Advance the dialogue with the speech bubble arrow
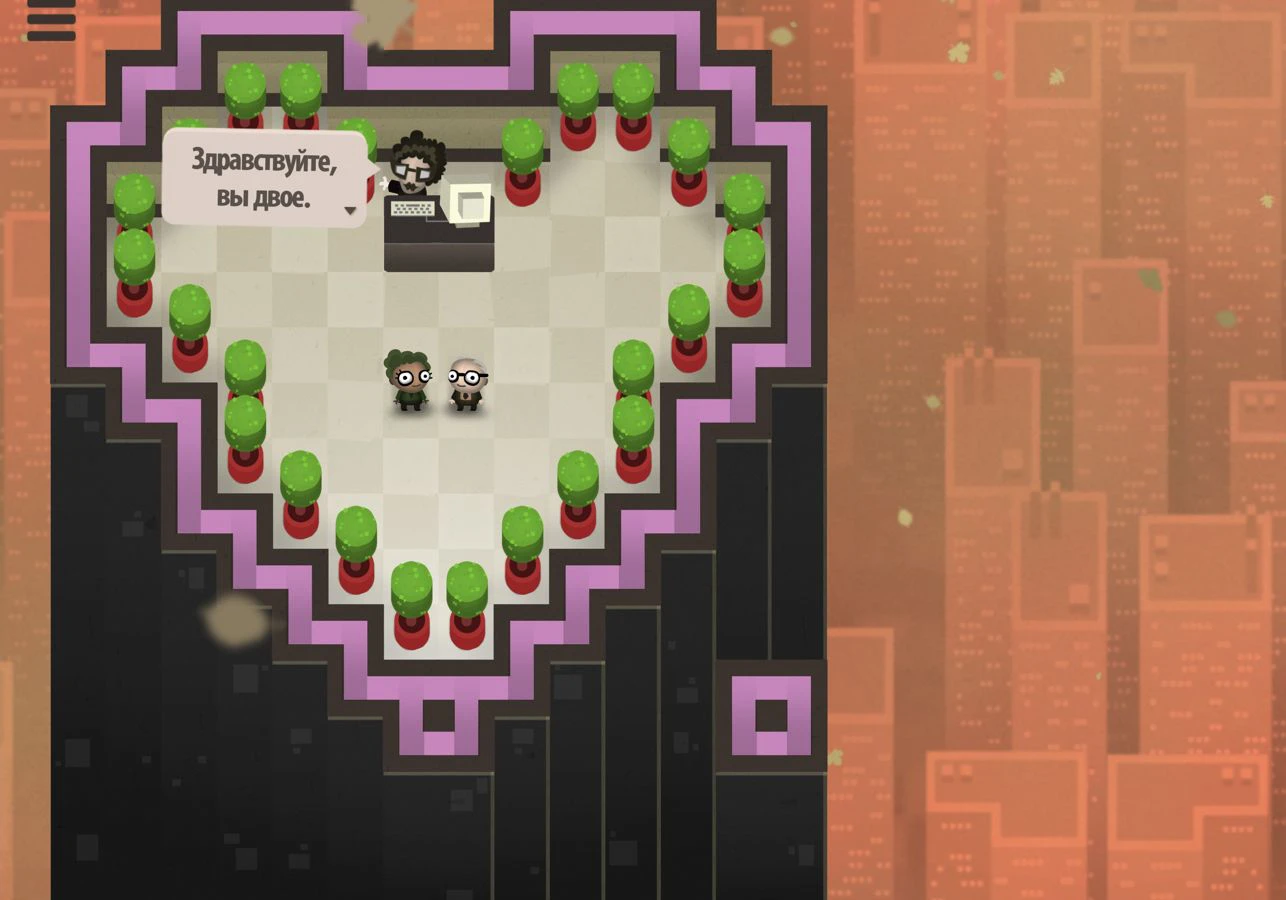The image size is (1286, 900). coord(350,210)
